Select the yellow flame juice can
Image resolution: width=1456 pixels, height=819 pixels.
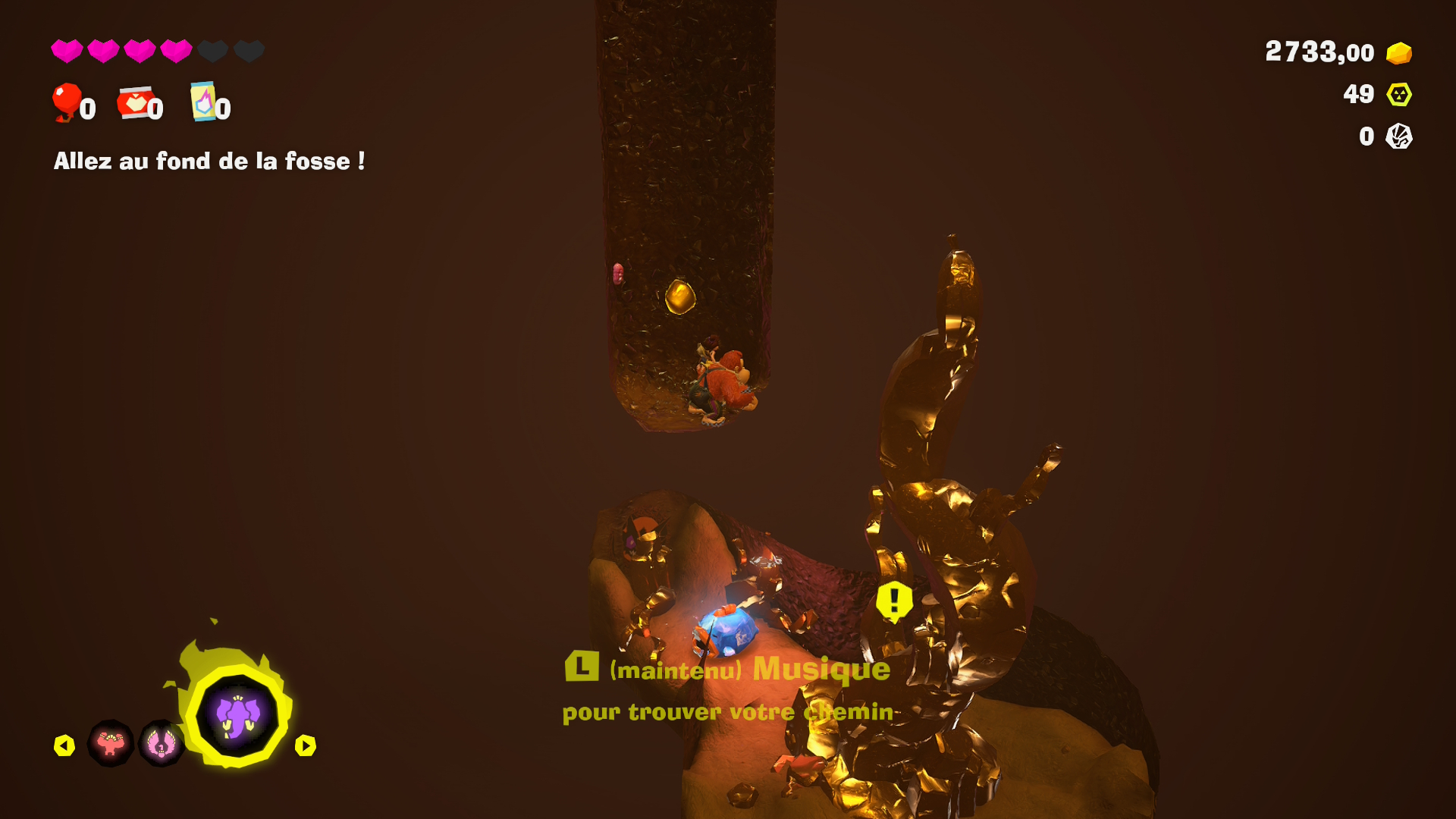pyautogui.click(x=203, y=102)
